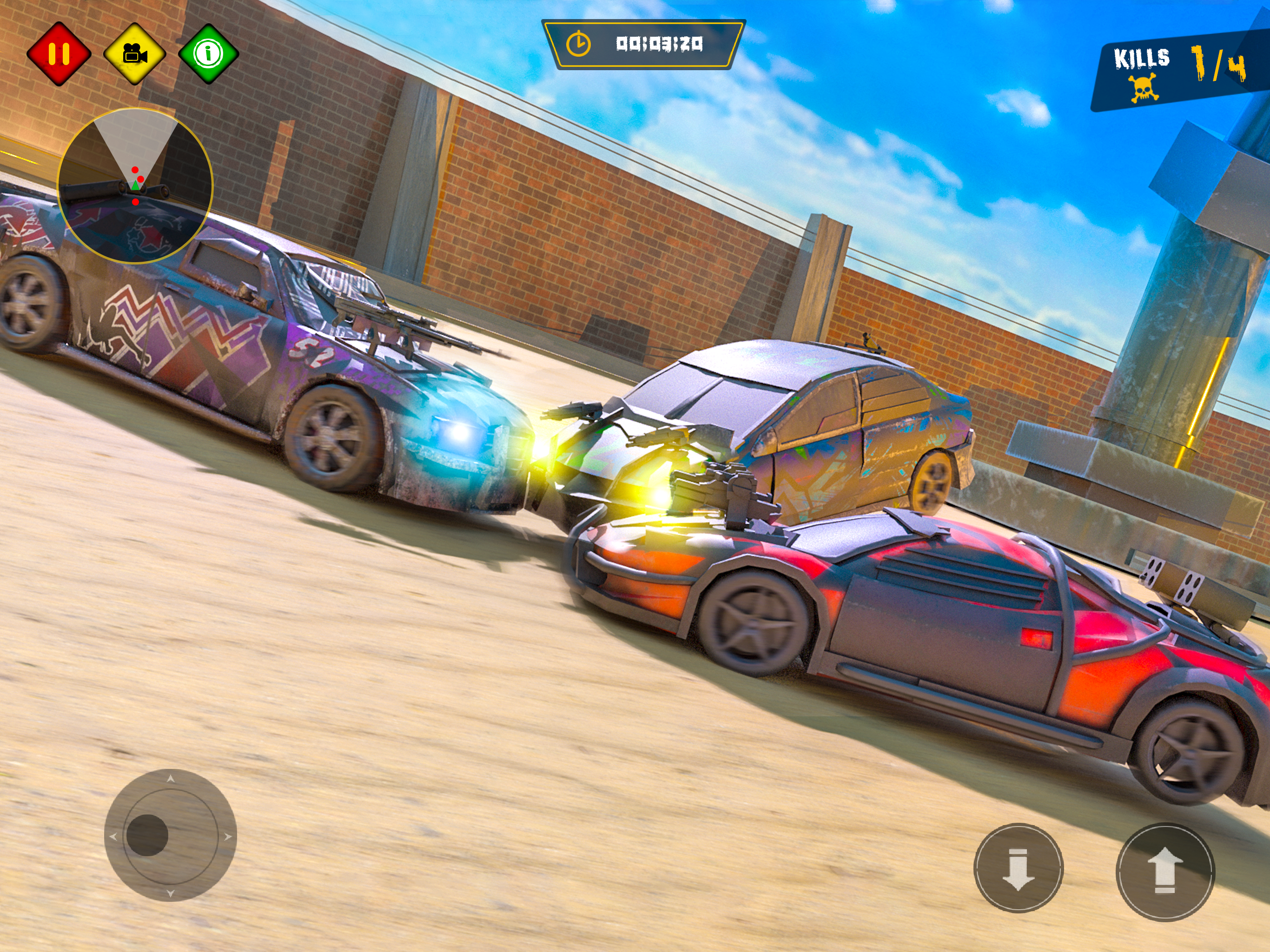Viewport: 1270px width, 952px height.
Task: Hit the down-arrow brake button
Action: pyautogui.click(x=1019, y=868)
